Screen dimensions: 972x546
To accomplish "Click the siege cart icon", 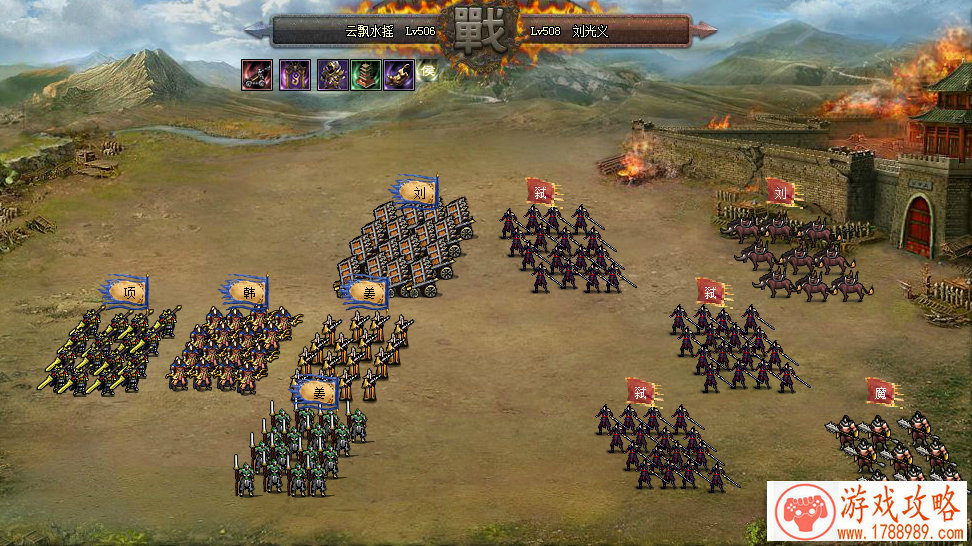I will pos(257,75).
